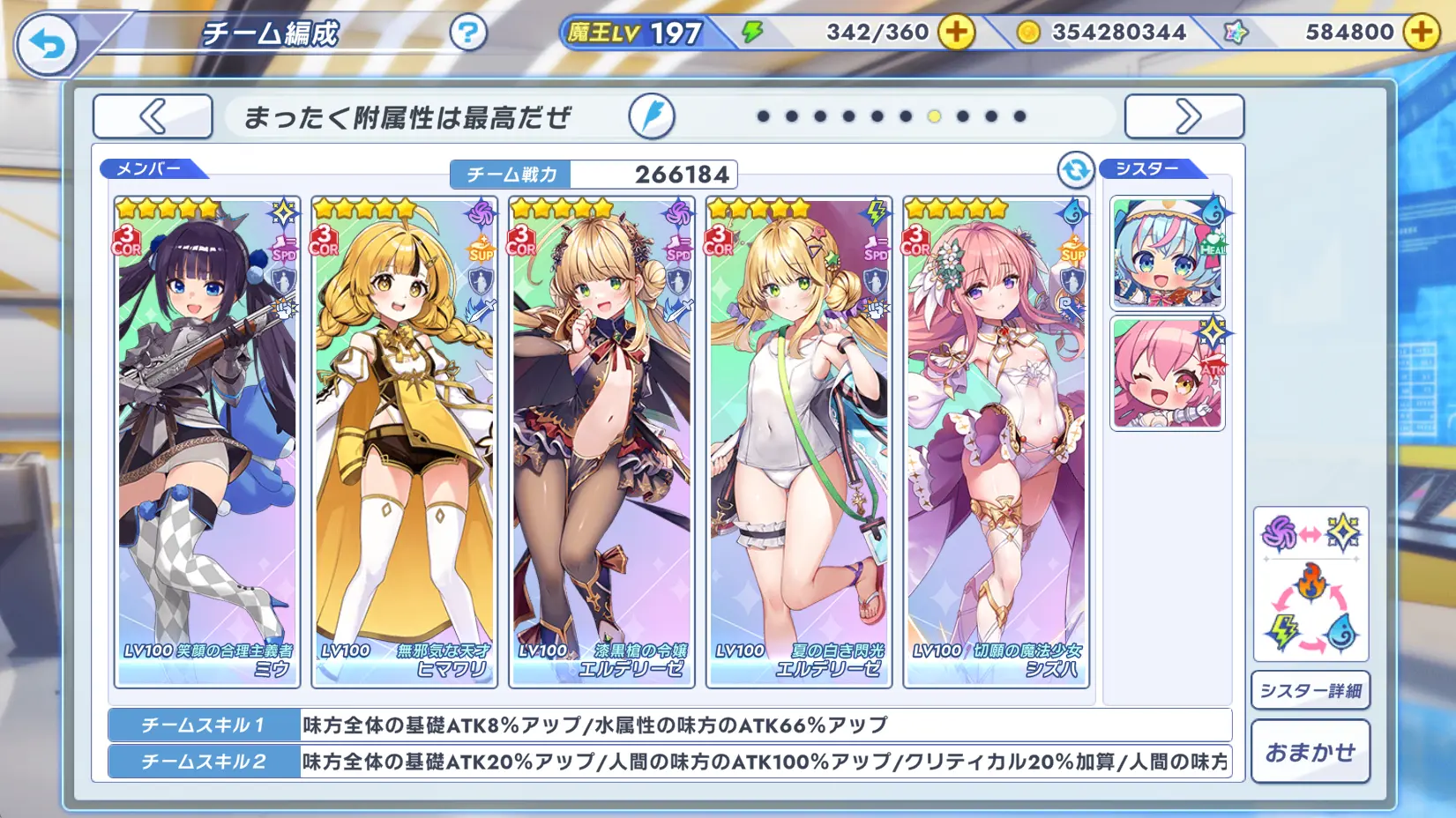Add stamina with the plus button
Image resolution: width=1456 pixels, height=818 pixels.
coord(956,33)
